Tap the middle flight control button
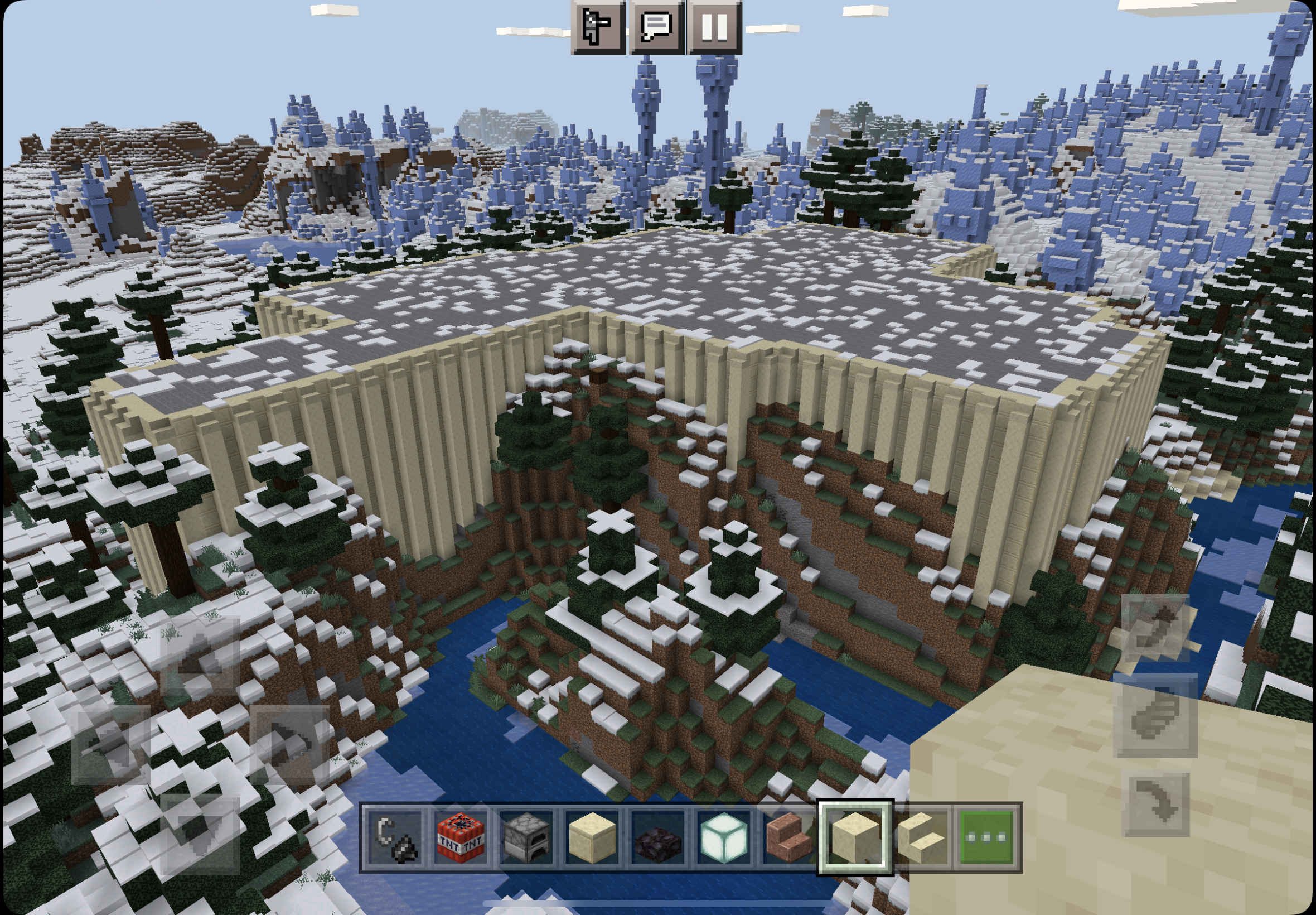 pos(1155,715)
